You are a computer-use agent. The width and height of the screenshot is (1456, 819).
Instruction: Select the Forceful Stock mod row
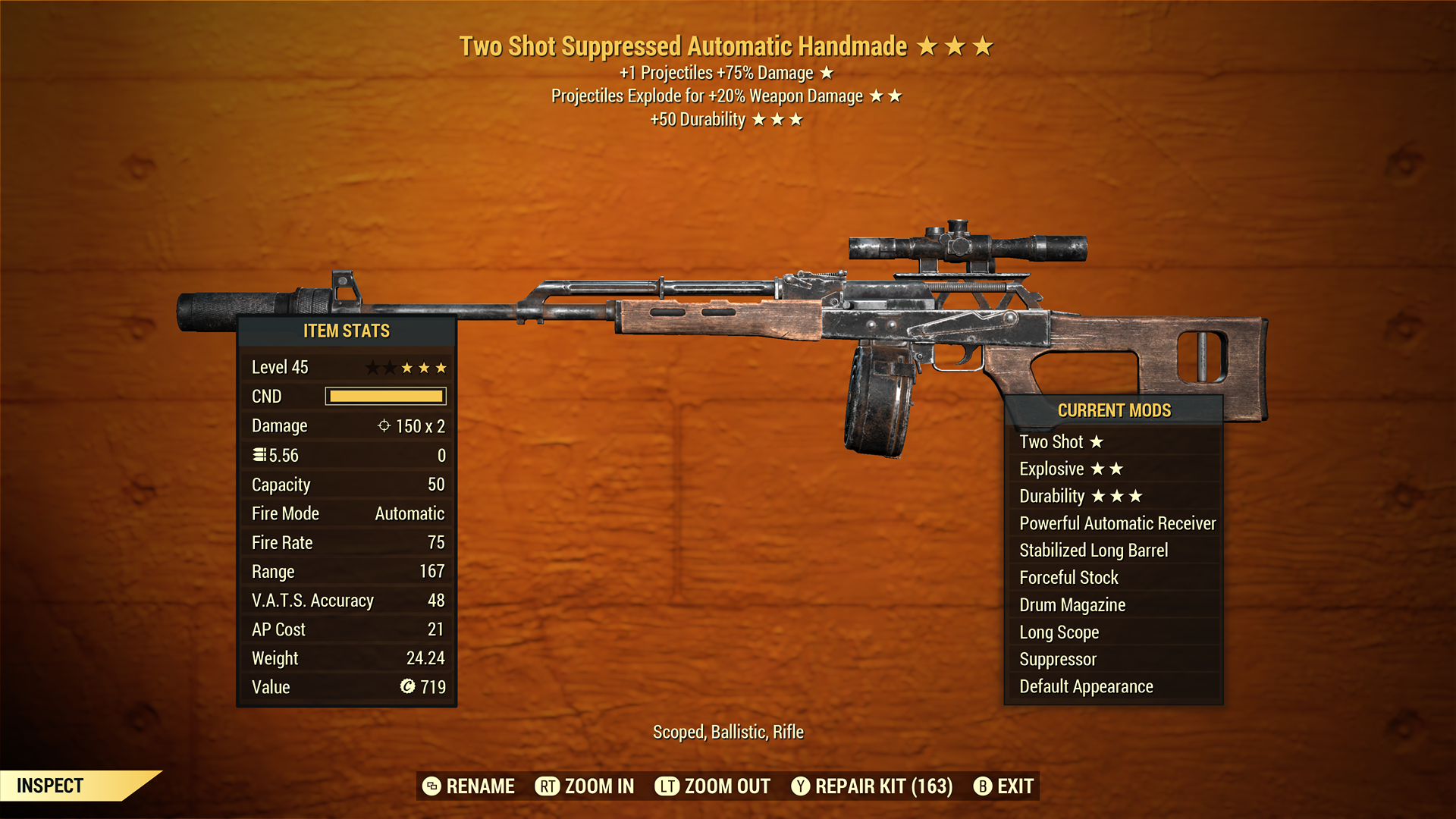coord(1068,578)
